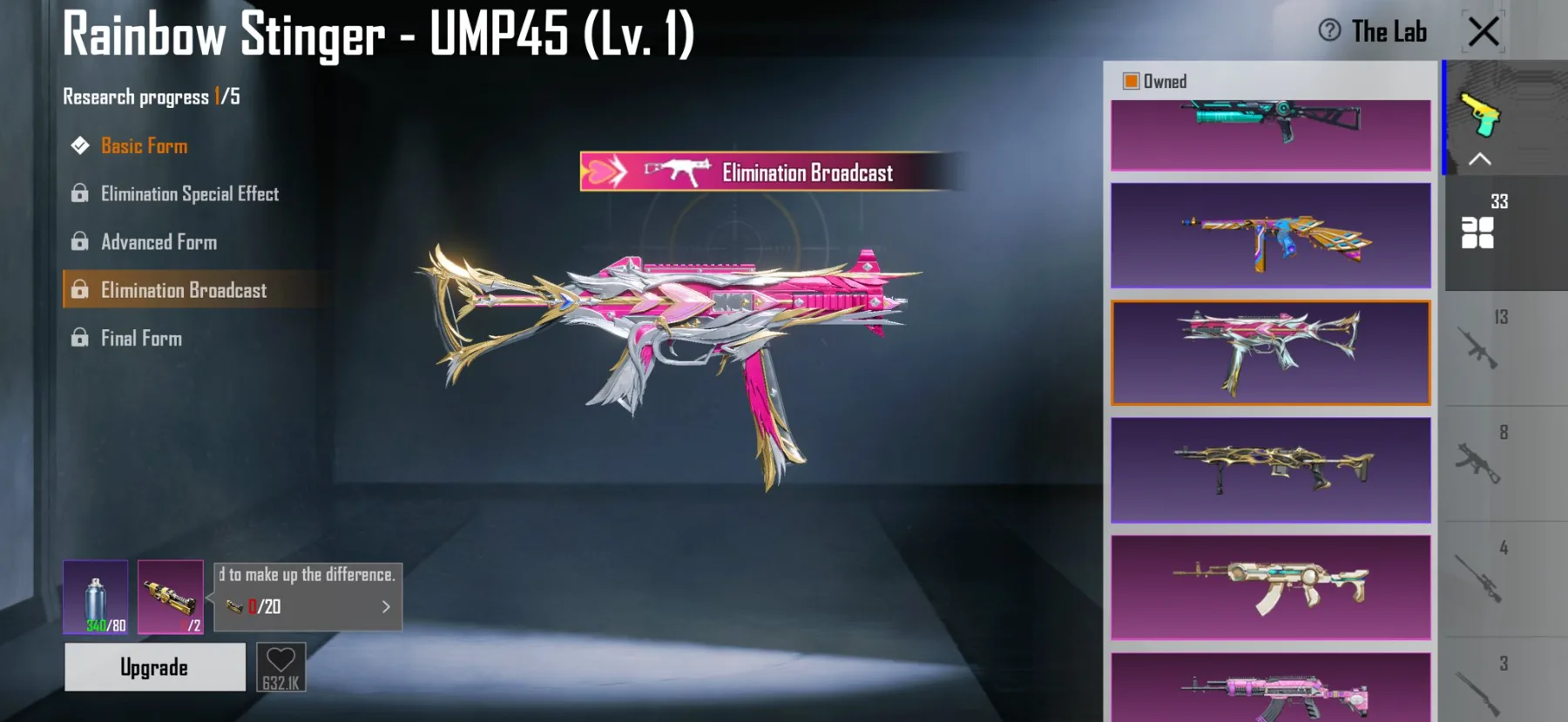Select the gold weapon material slot

click(171, 597)
